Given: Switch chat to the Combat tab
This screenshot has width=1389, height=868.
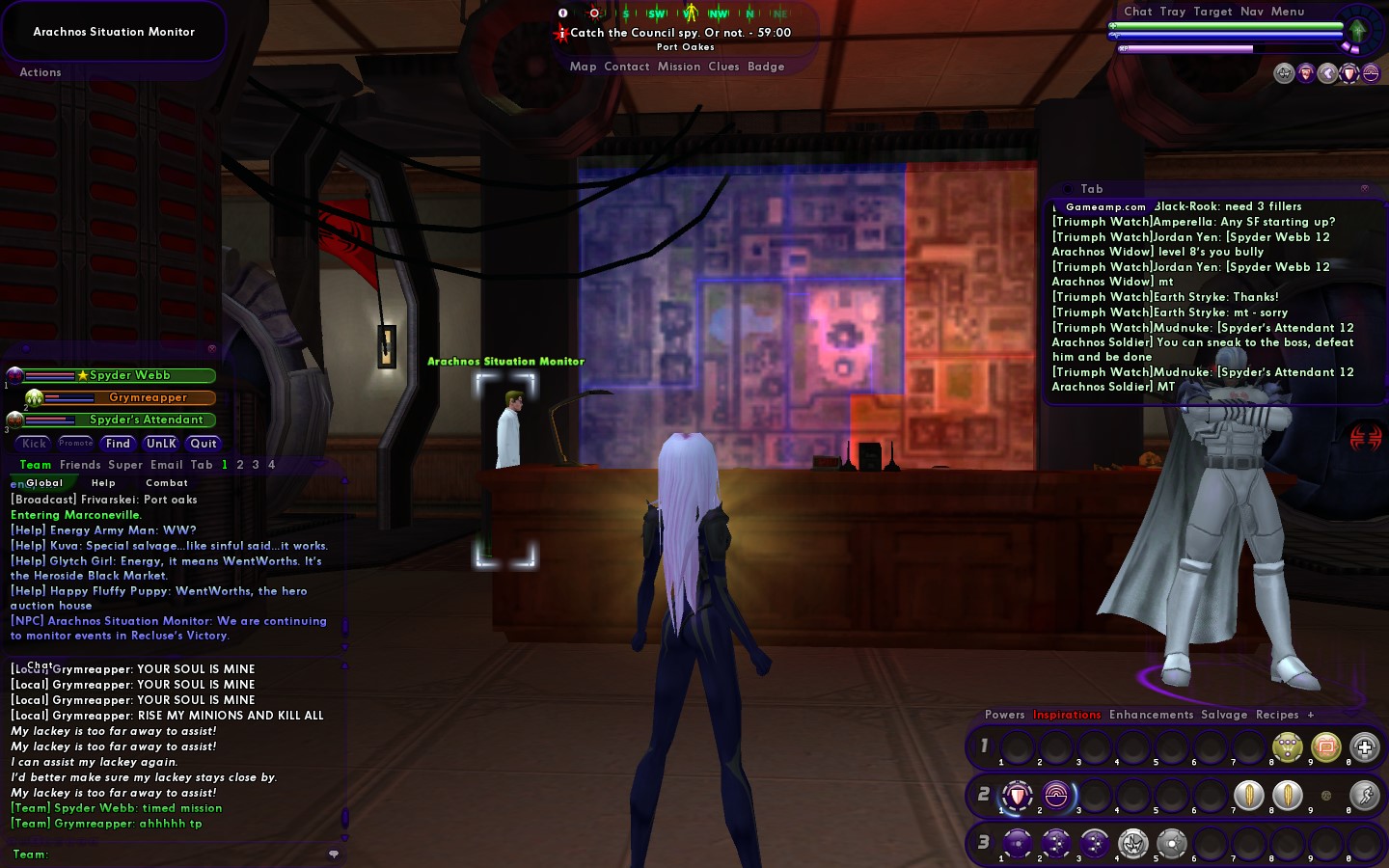Looking at the screenshot, I should 167,483.
